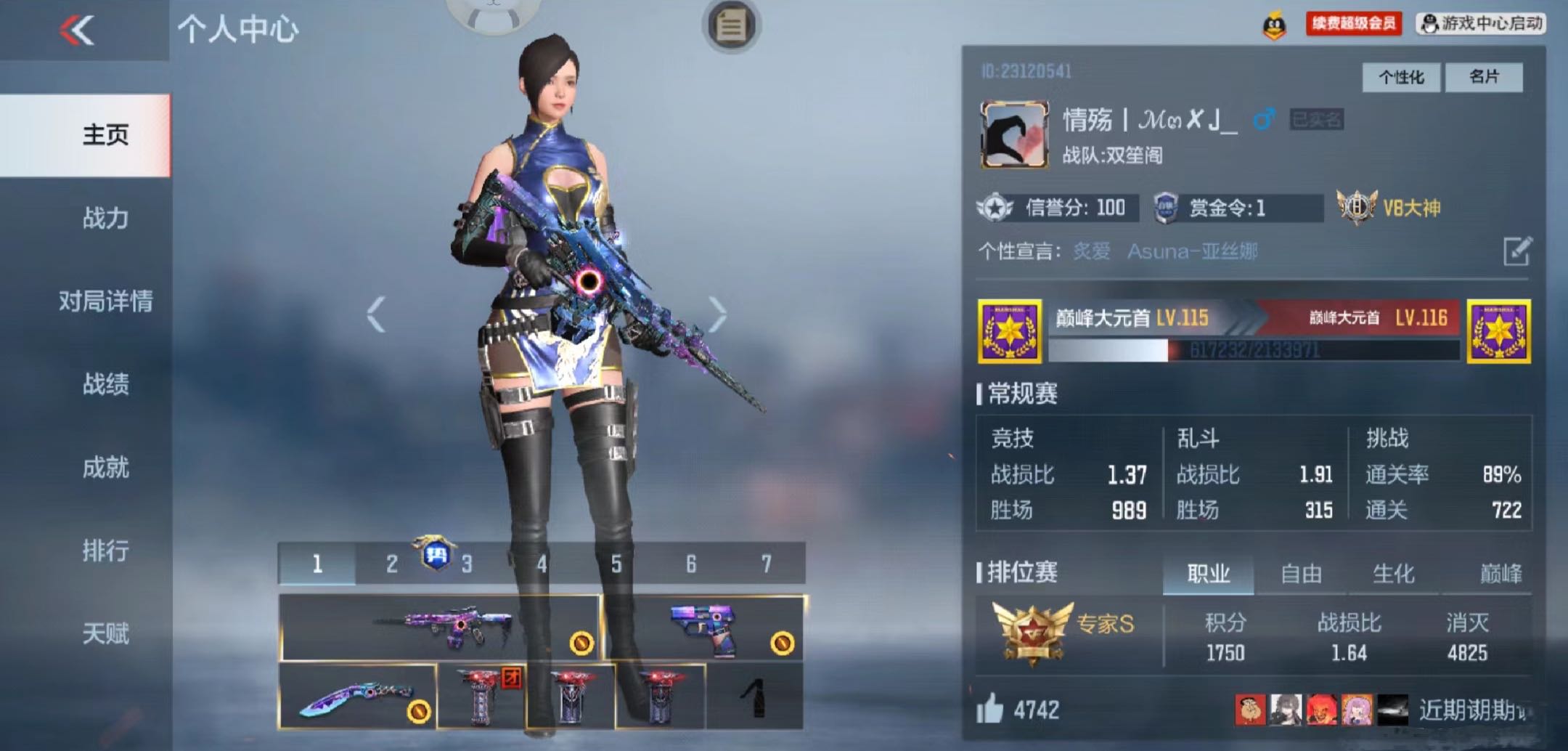Select the 生化 ranked tab
Image resolution: width=1568 pixels, height=751 pixels.
[x=1393, y=574]
